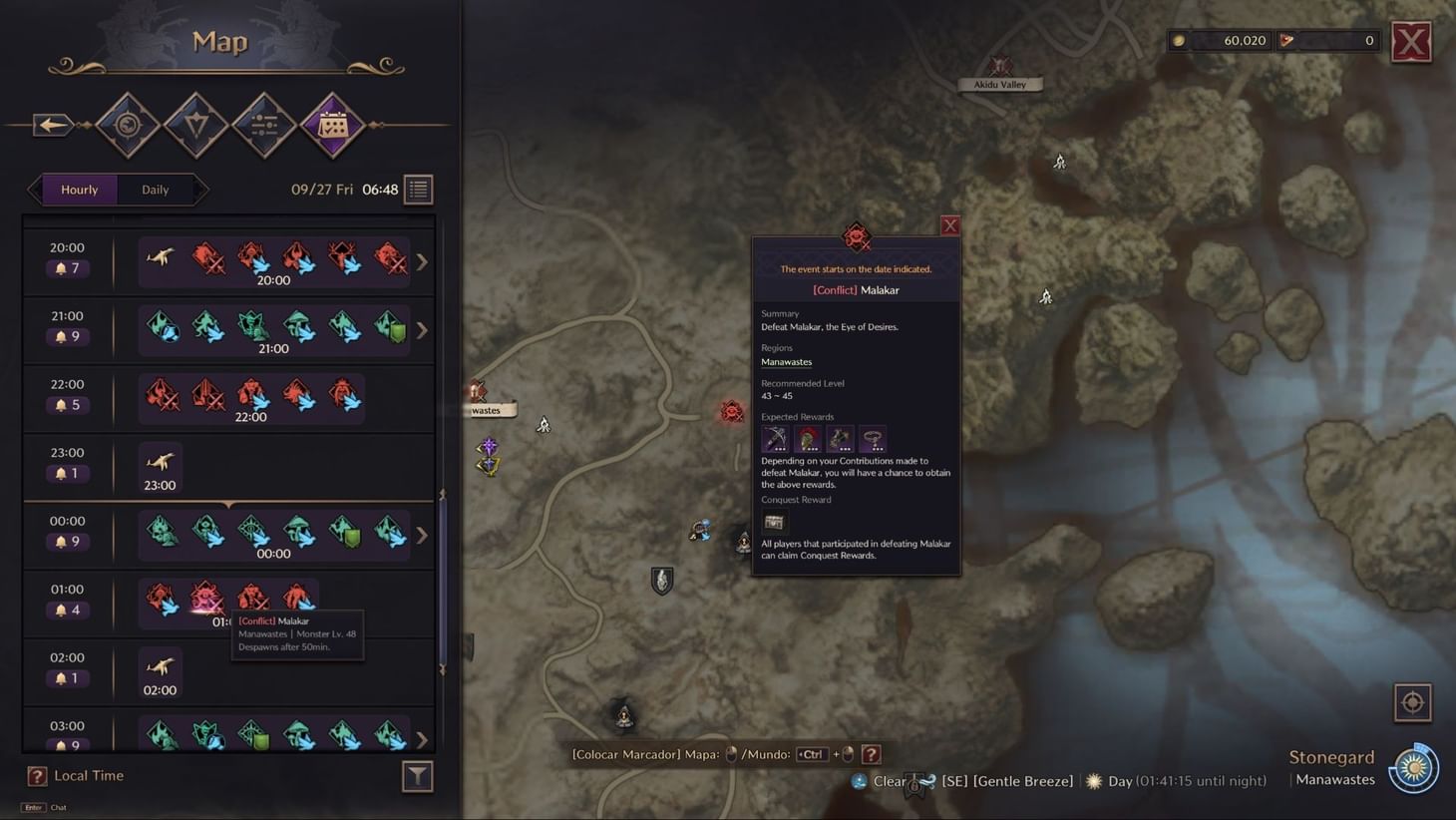This screenshot has height=820, width=1456.
Task: Open the calendar events diamond icon
Action: 331,125
